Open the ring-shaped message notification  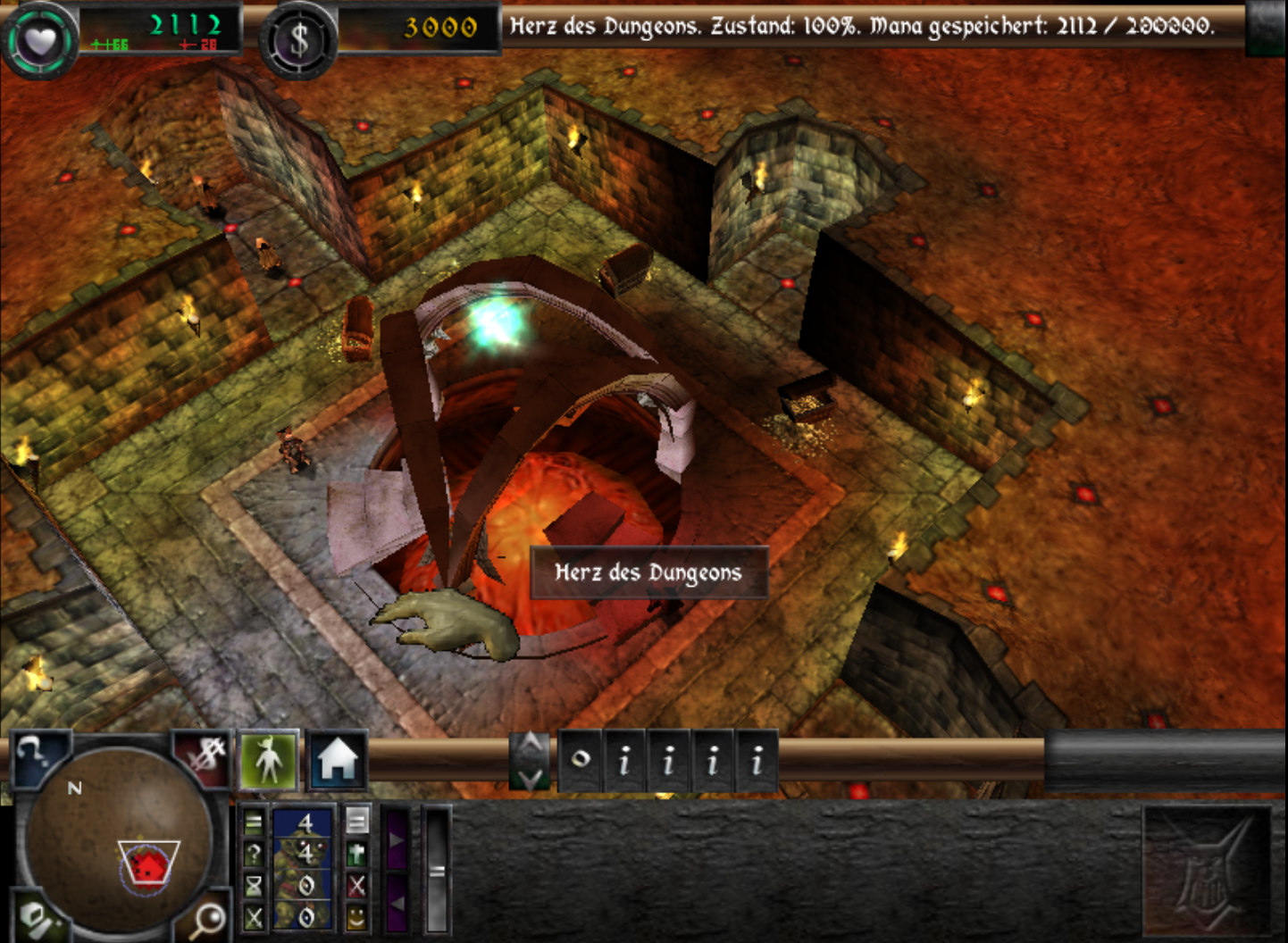[580, 761]
